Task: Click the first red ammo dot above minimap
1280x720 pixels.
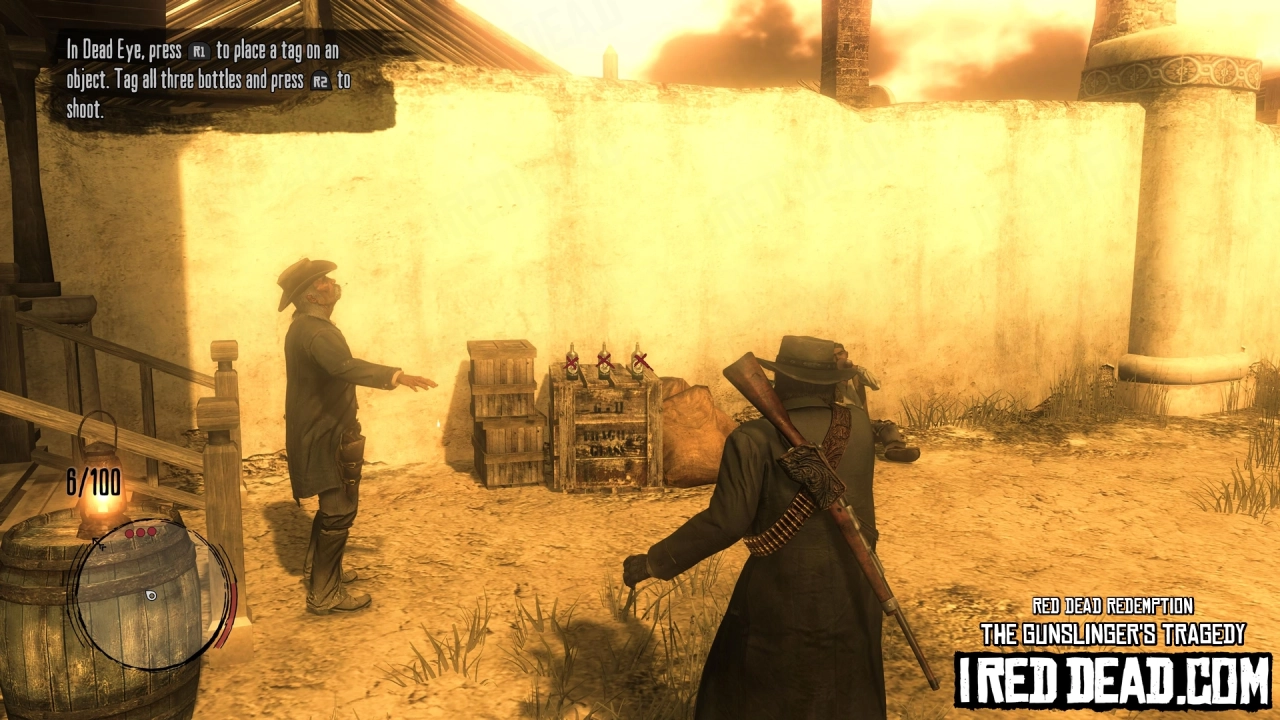Action: click(129, 533)
